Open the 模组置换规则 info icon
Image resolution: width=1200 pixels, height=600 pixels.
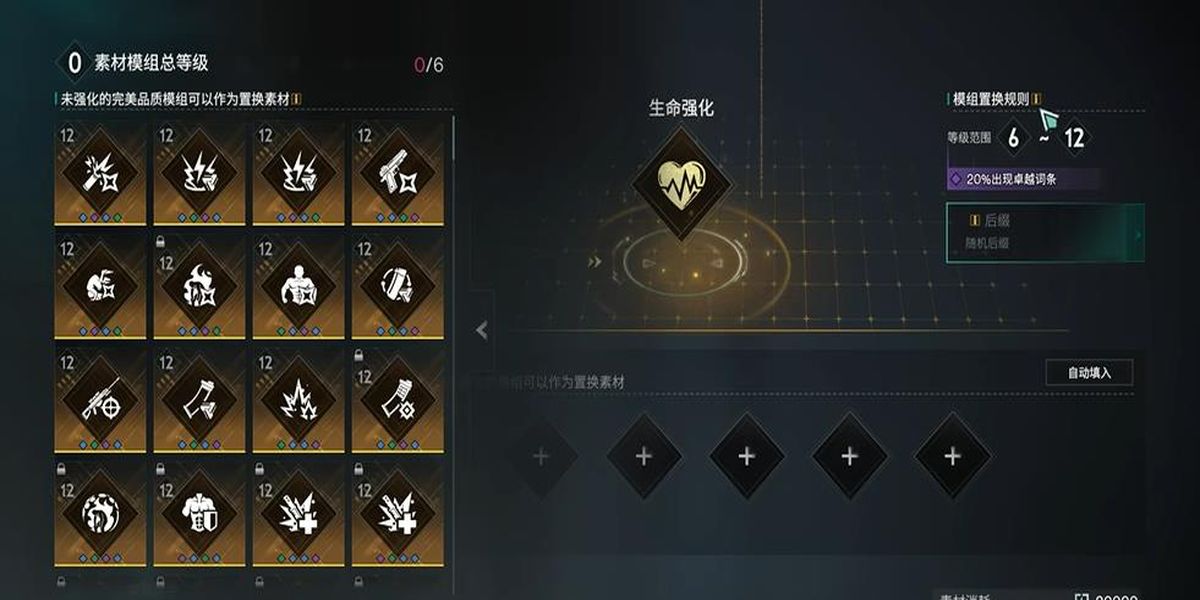(1037, 99)
